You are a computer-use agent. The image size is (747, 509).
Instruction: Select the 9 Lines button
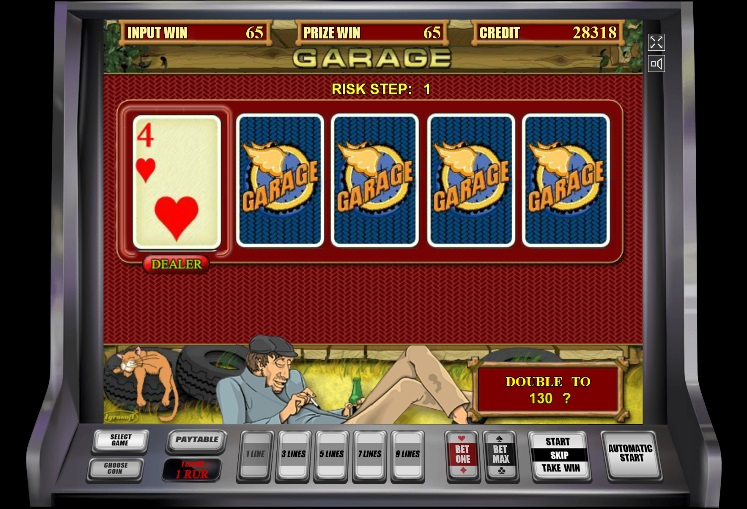407,456
